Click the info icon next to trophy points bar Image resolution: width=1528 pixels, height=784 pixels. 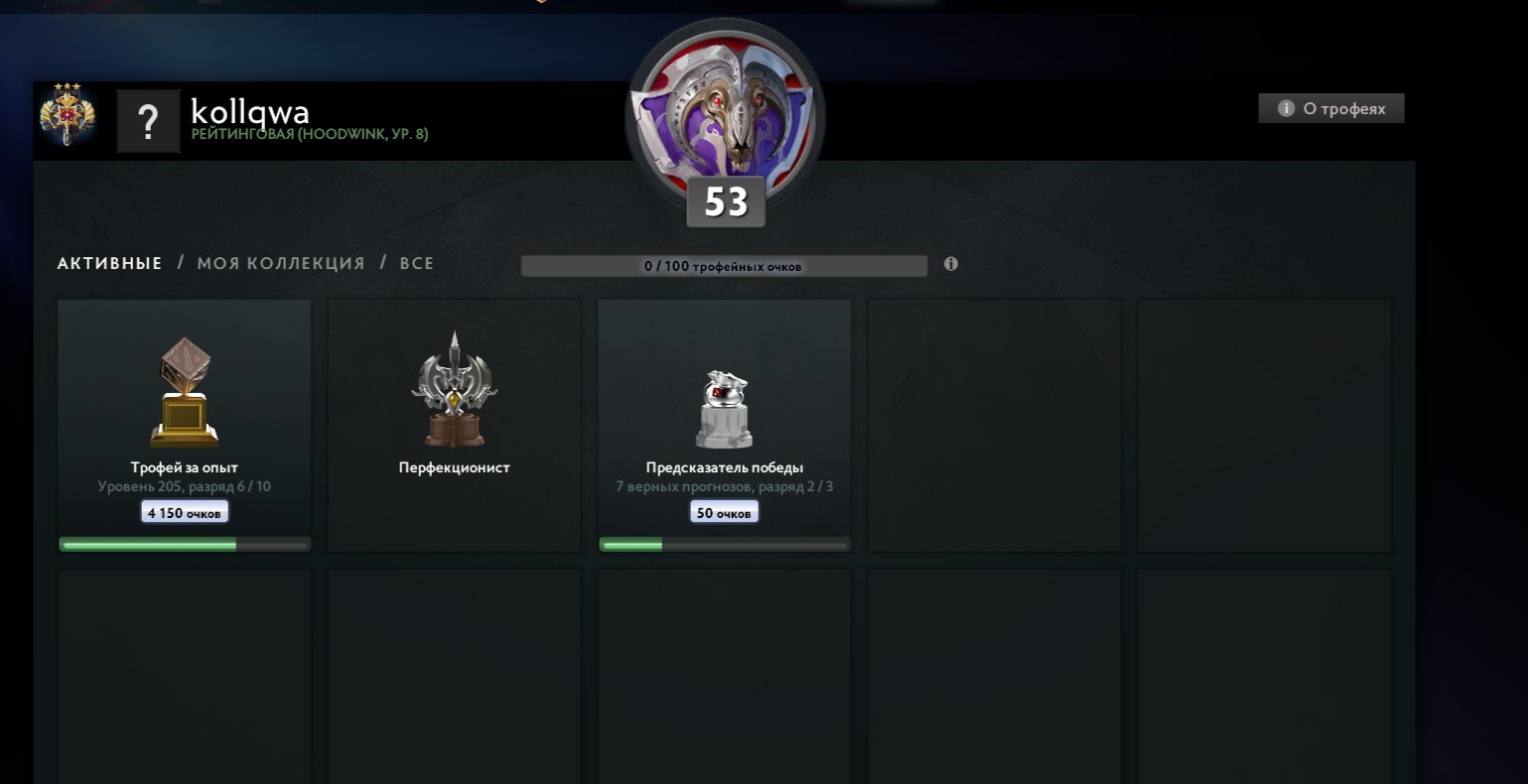click(950, 265)
